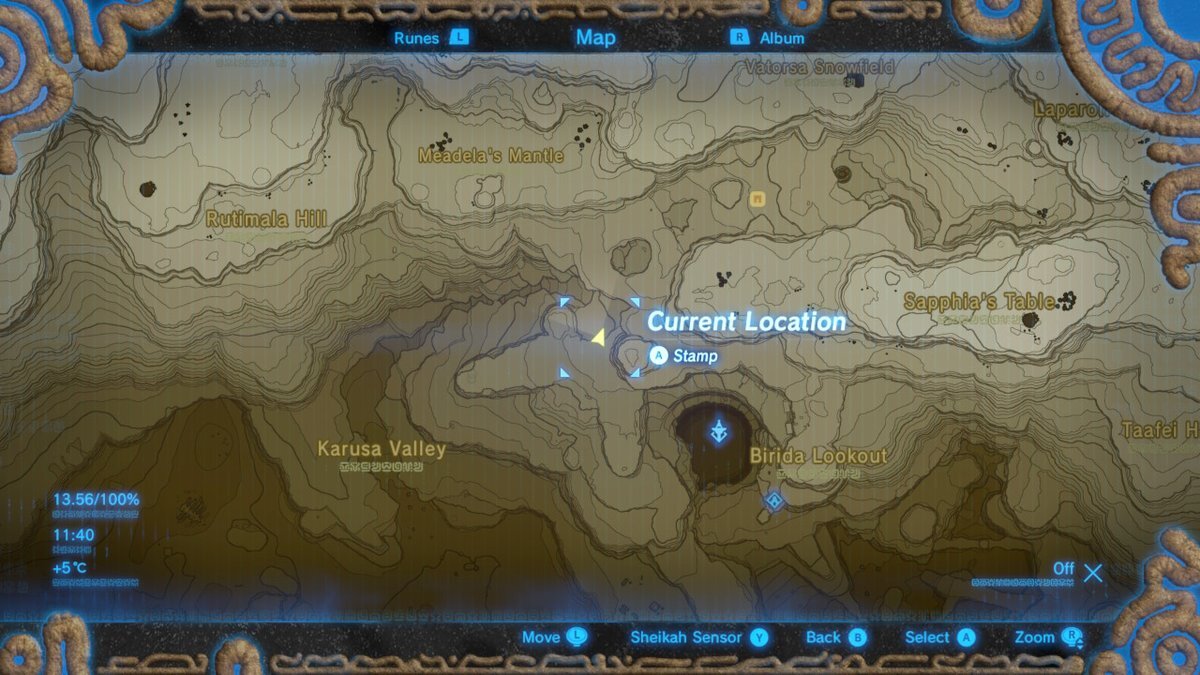
Task: Click the small yellow stamp on the map
Action: tap(758, 199)
